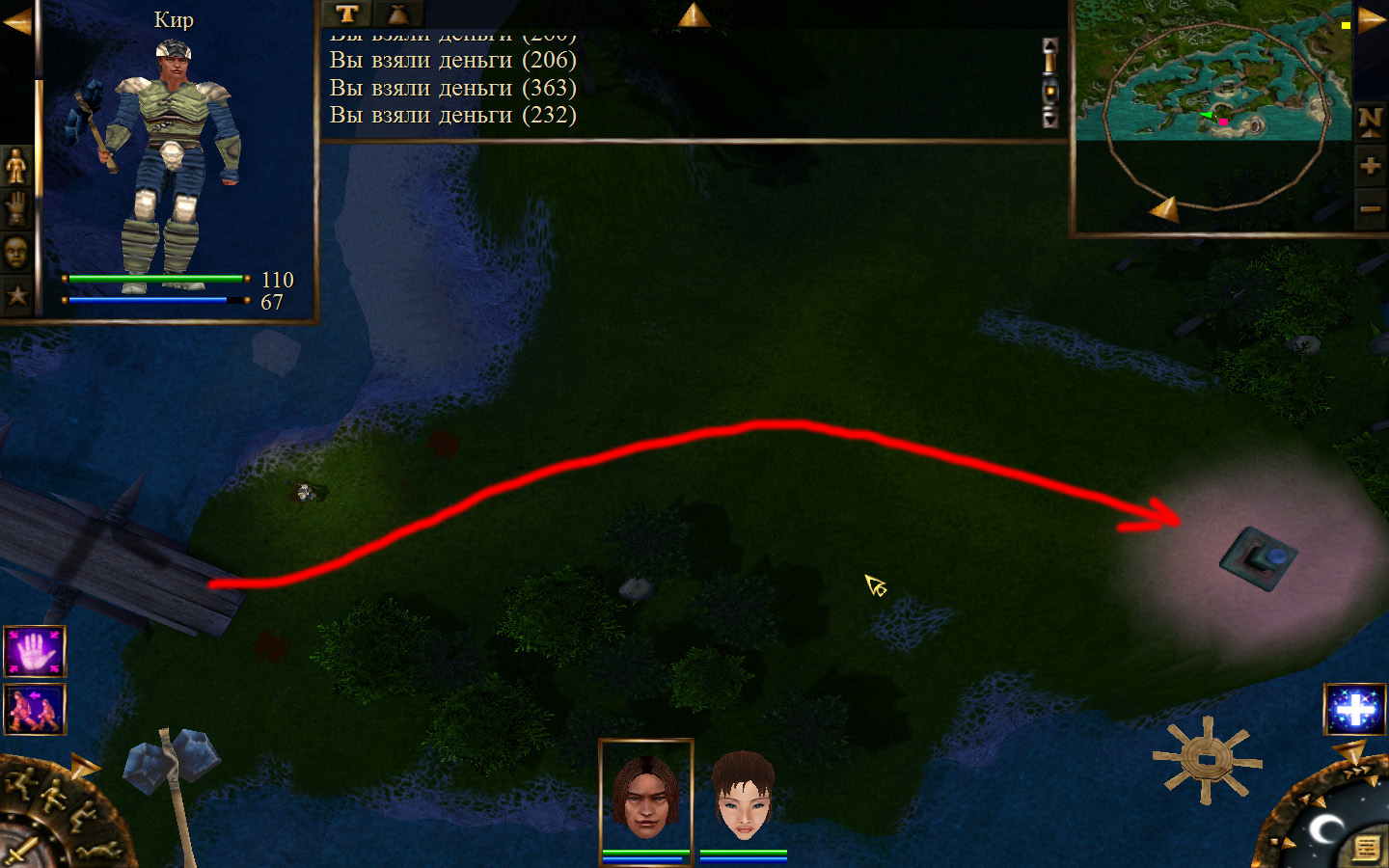Open the body figure tab

coord(16,167)
